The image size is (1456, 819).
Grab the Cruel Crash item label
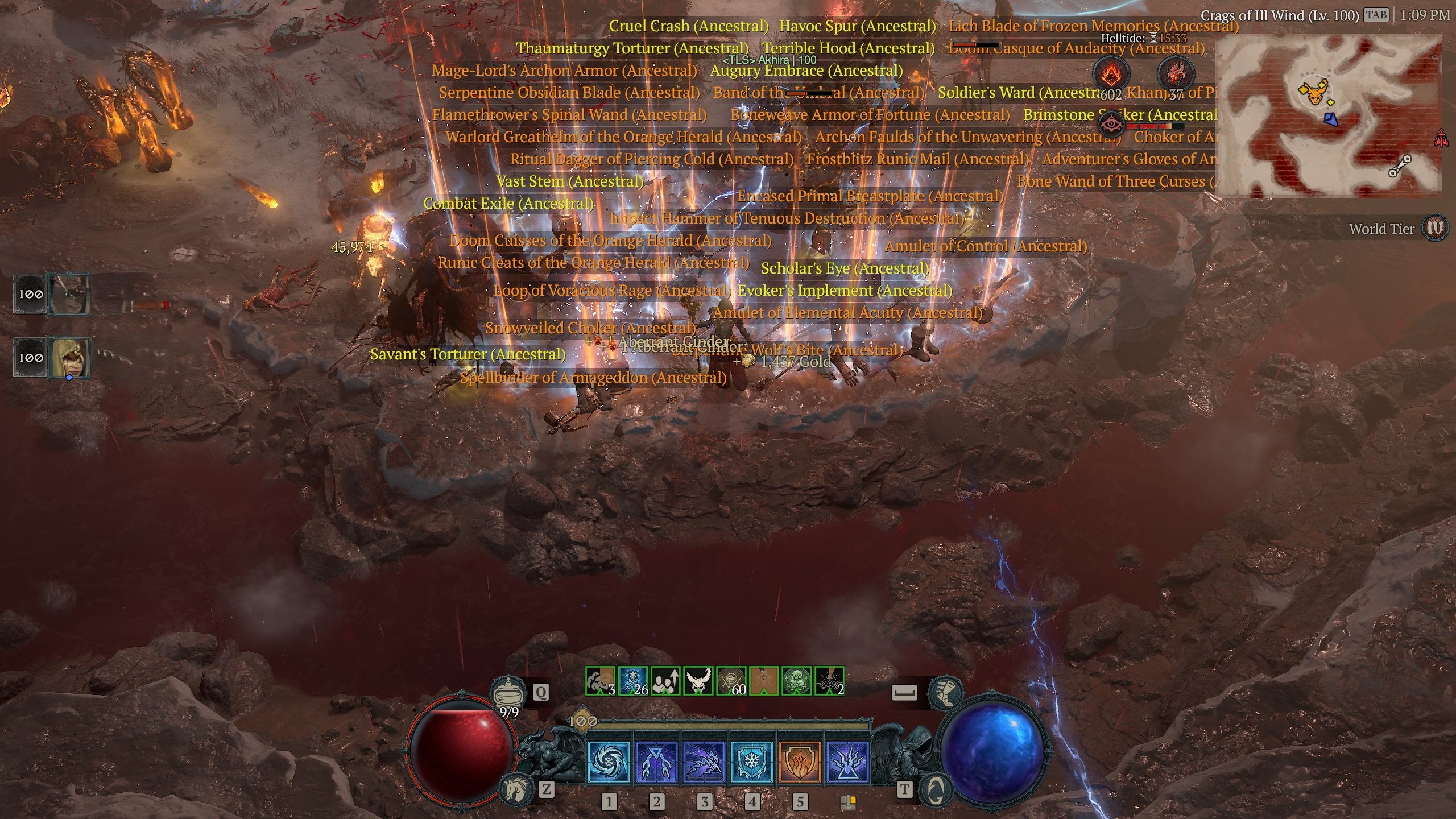[688, 26]
